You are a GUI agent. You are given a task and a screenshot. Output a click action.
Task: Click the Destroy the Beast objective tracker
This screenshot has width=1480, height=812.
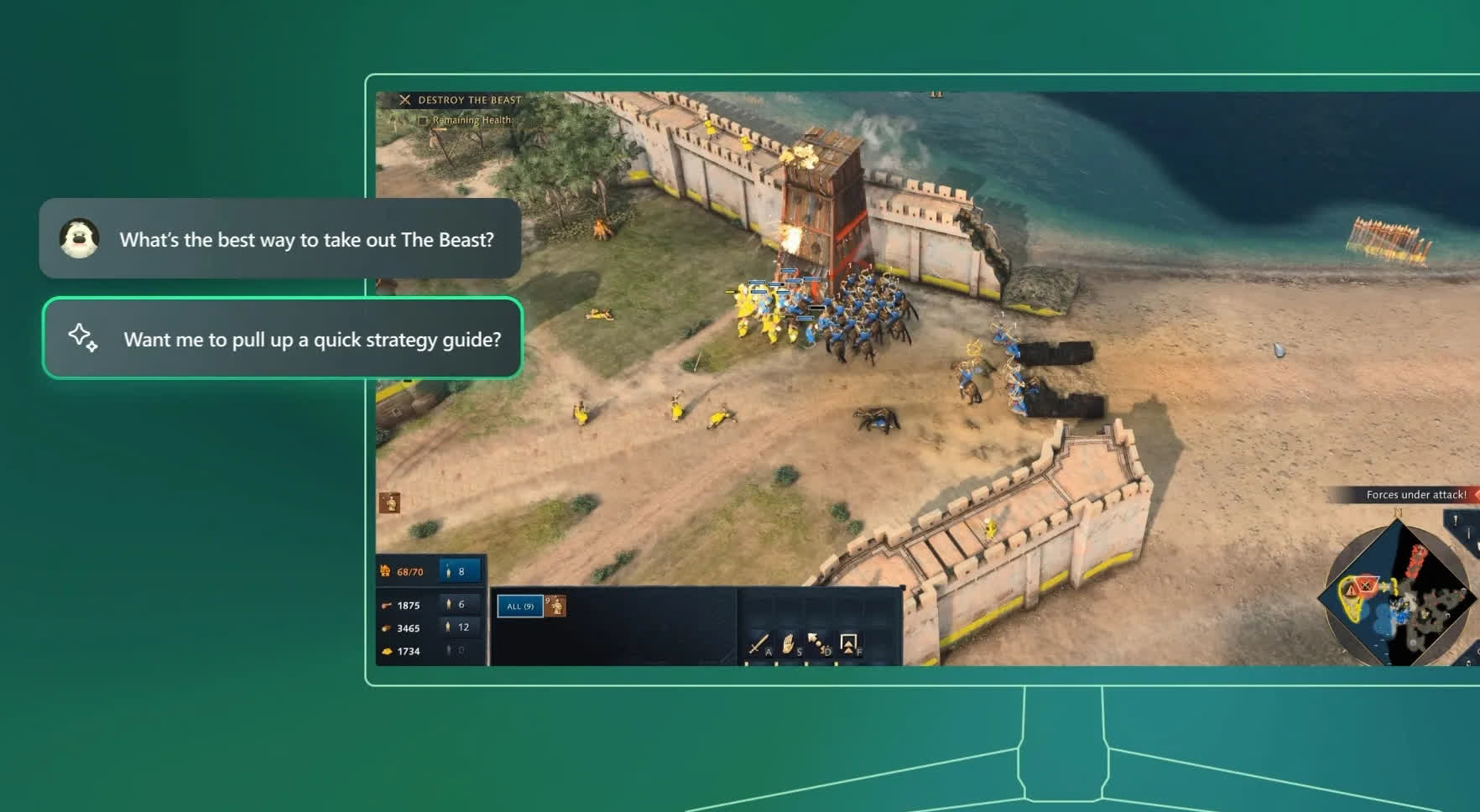[469, 100]
